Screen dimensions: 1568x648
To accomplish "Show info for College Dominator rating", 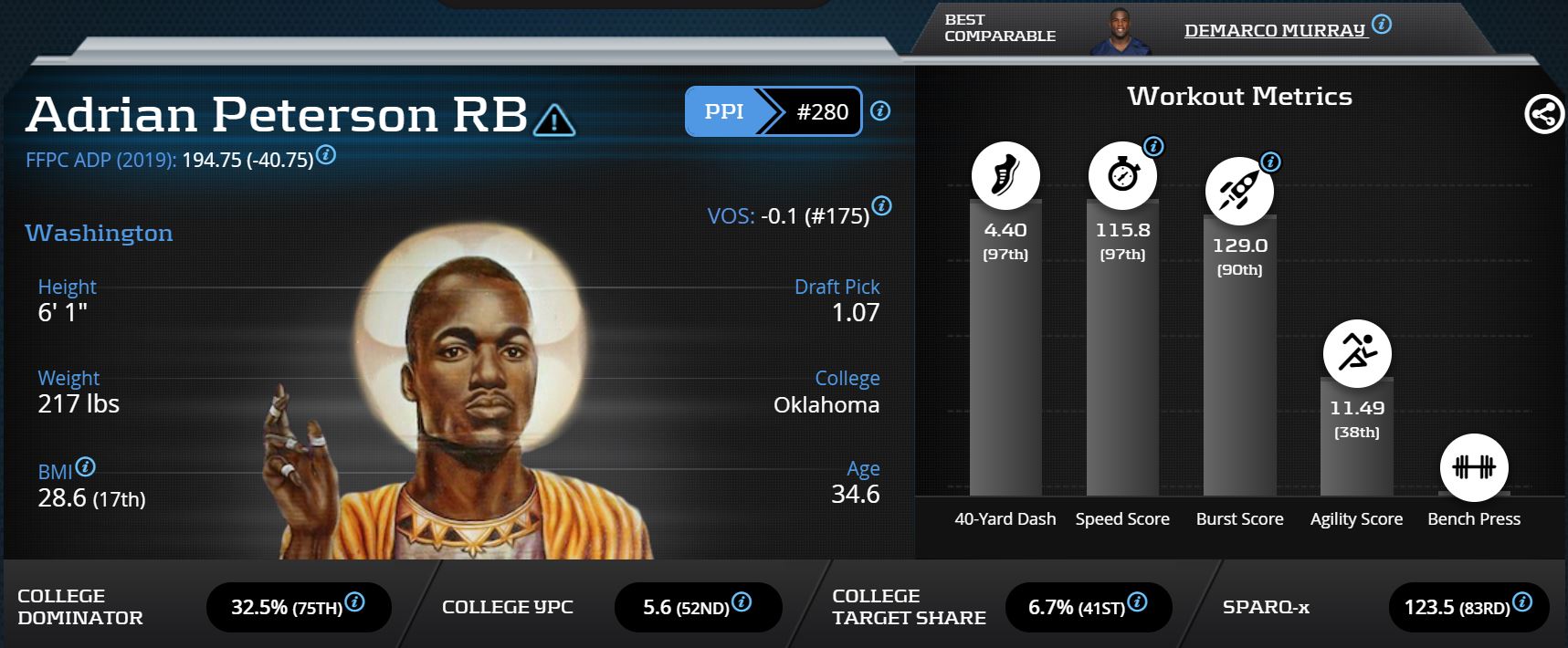I will [x=354, y=602].
